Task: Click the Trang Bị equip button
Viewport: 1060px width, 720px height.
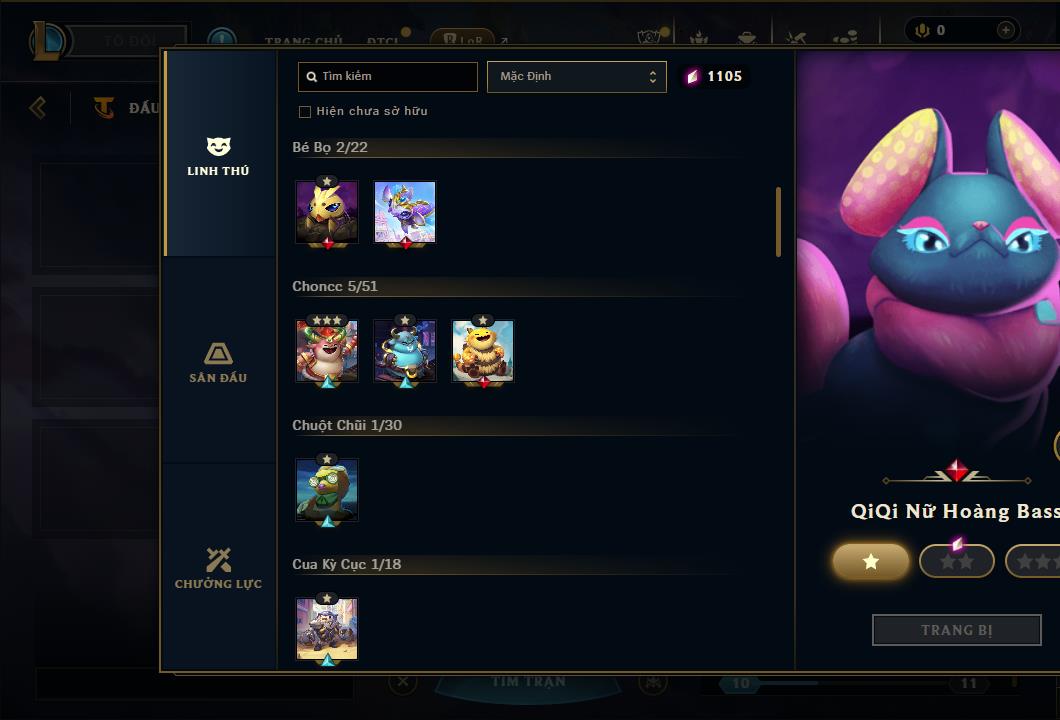Action: tap(956, 630)
